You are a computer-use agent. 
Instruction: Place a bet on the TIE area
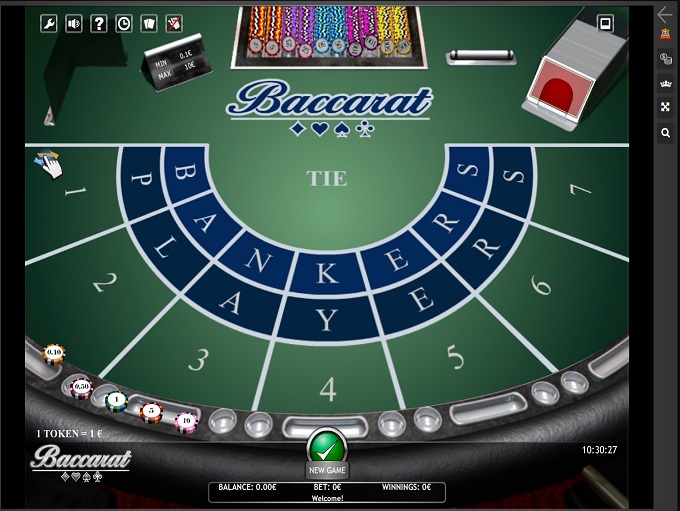point(327,179)
